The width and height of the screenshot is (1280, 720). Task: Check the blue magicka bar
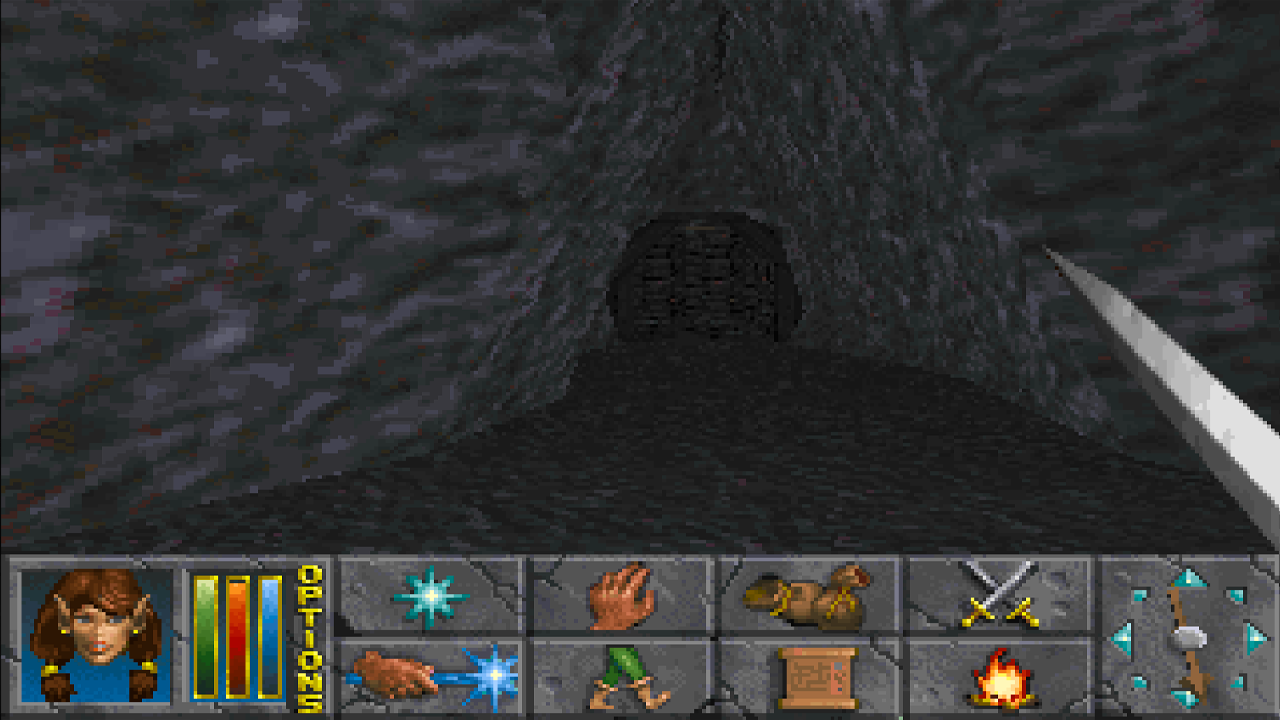coord(270,640)
